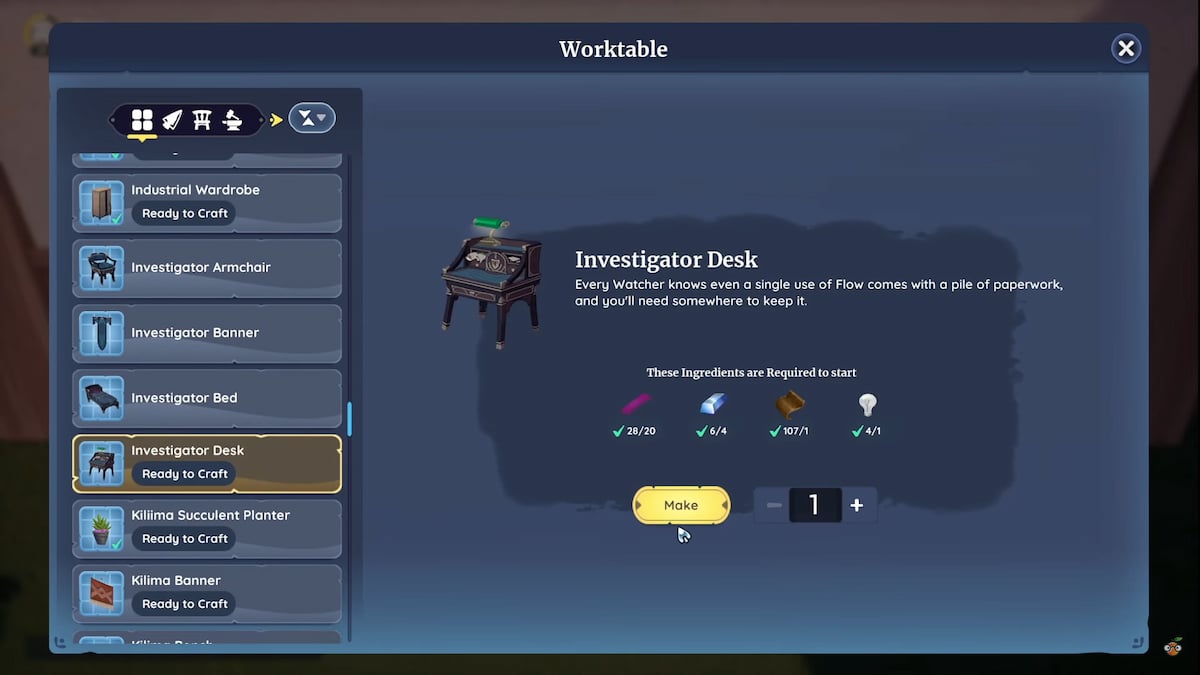The height and width of the screenshot is (675, 1200).
Task: Choose the Kilima Succulent Planter recipe
Action: pos(207,528)
